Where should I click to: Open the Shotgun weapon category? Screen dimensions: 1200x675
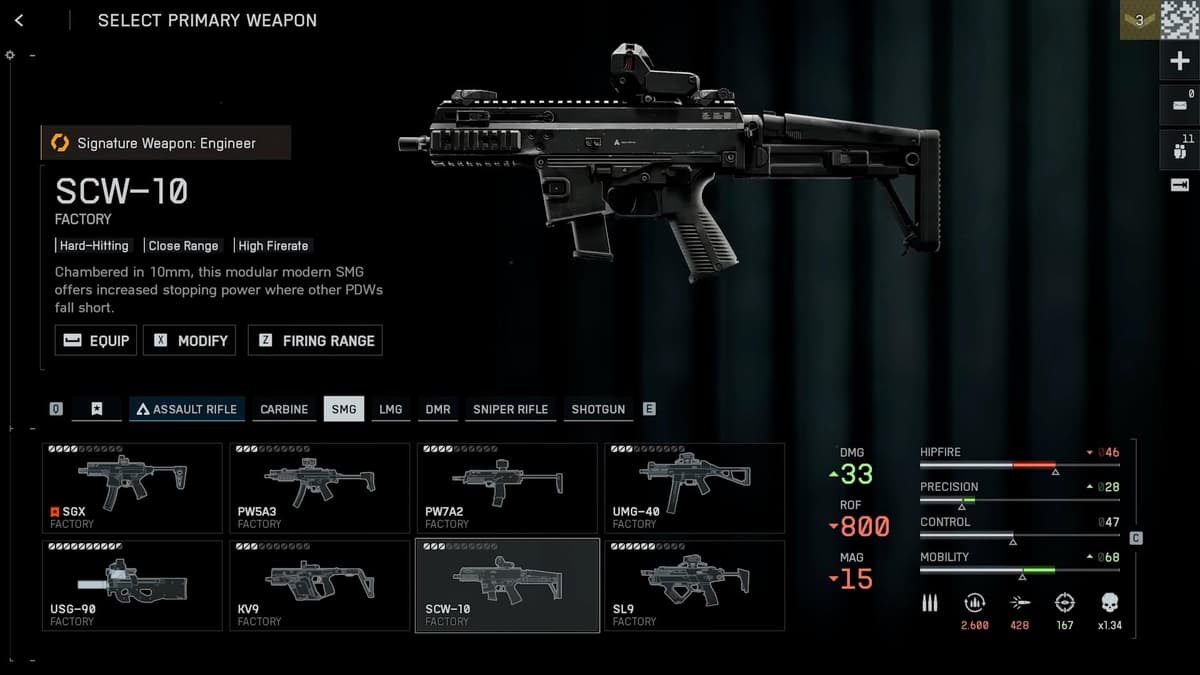598,409
